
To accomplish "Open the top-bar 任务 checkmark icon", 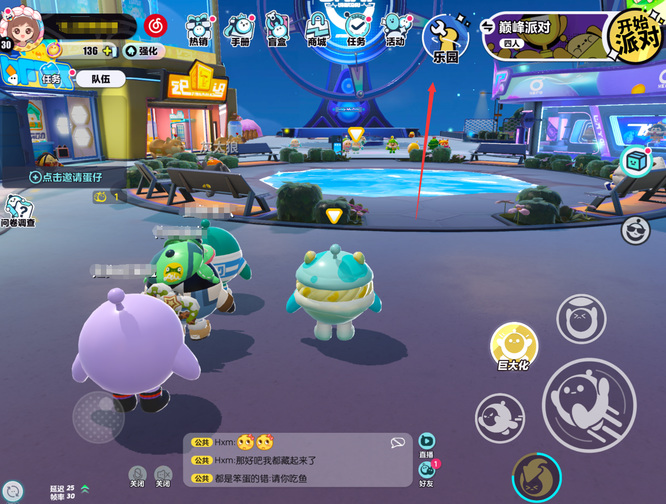I will [x=356, y=29].
